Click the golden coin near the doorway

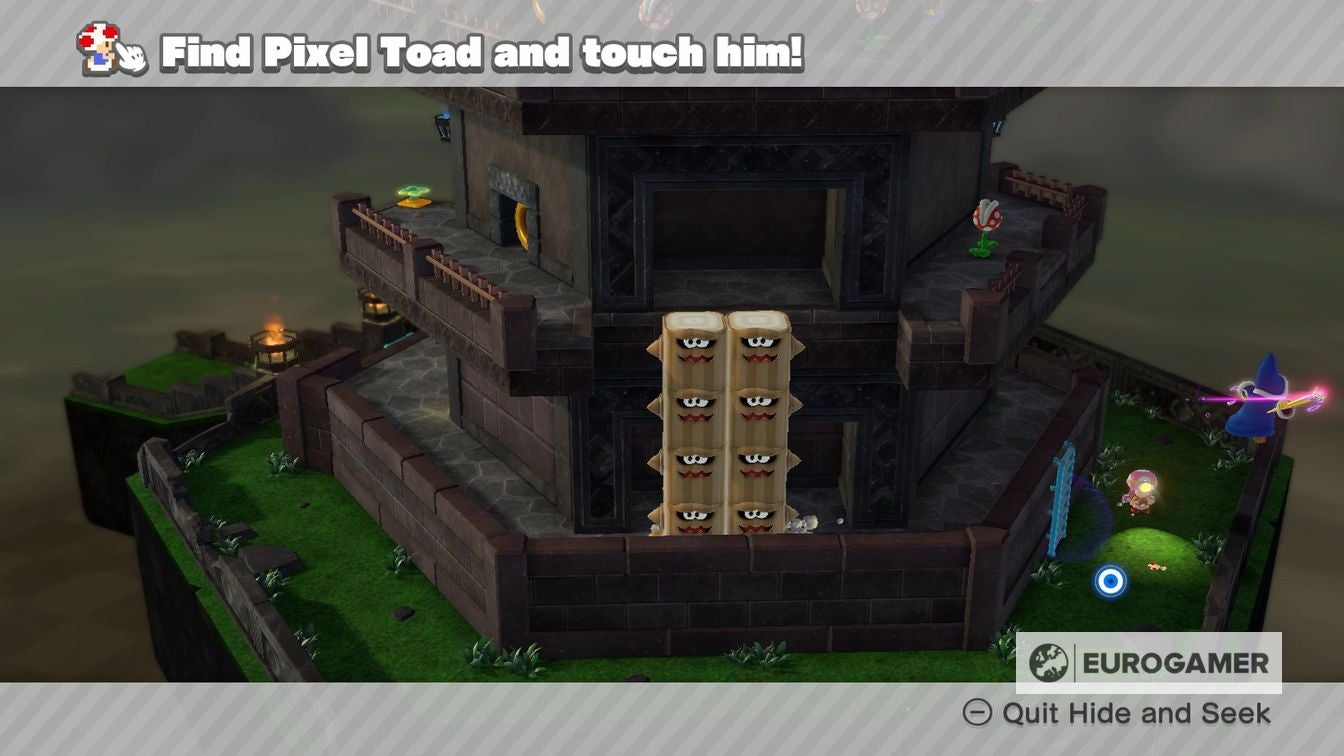[521, 223]
